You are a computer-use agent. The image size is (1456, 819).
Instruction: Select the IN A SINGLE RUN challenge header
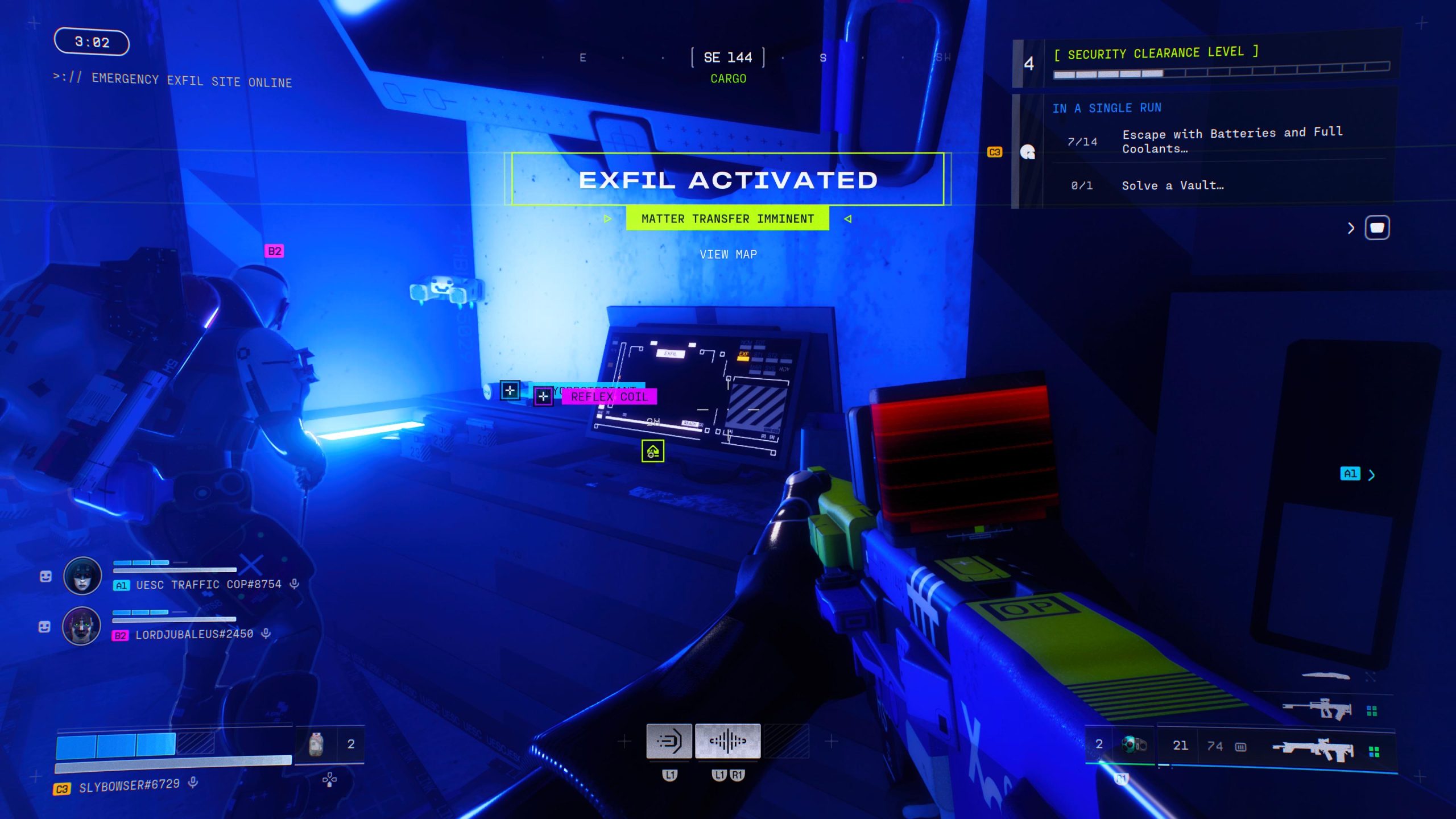(x=1107, y=107)
